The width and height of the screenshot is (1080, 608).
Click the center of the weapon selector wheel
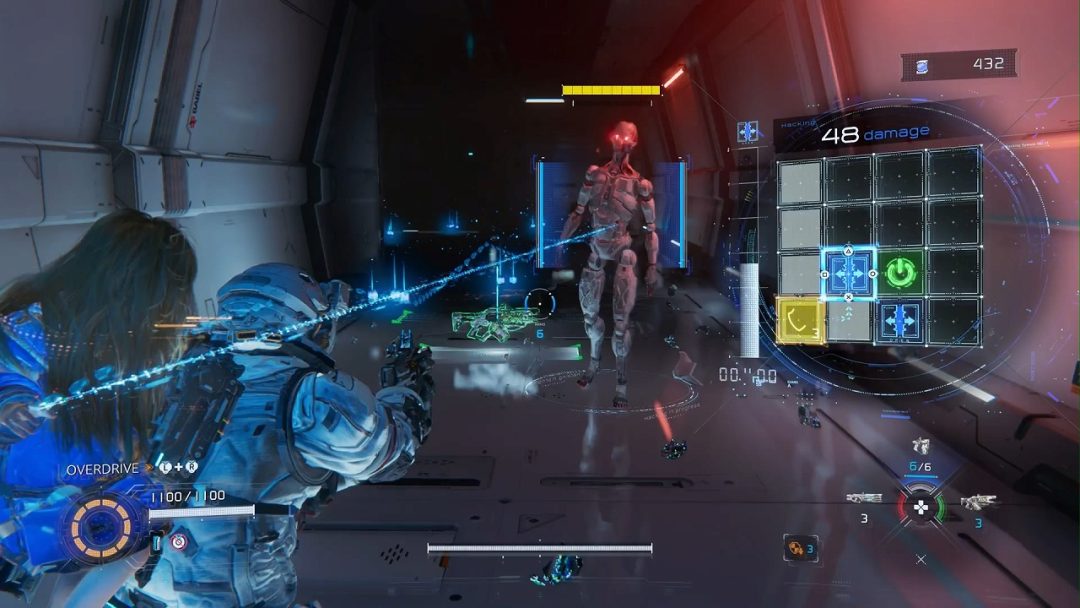coord(922,506)
